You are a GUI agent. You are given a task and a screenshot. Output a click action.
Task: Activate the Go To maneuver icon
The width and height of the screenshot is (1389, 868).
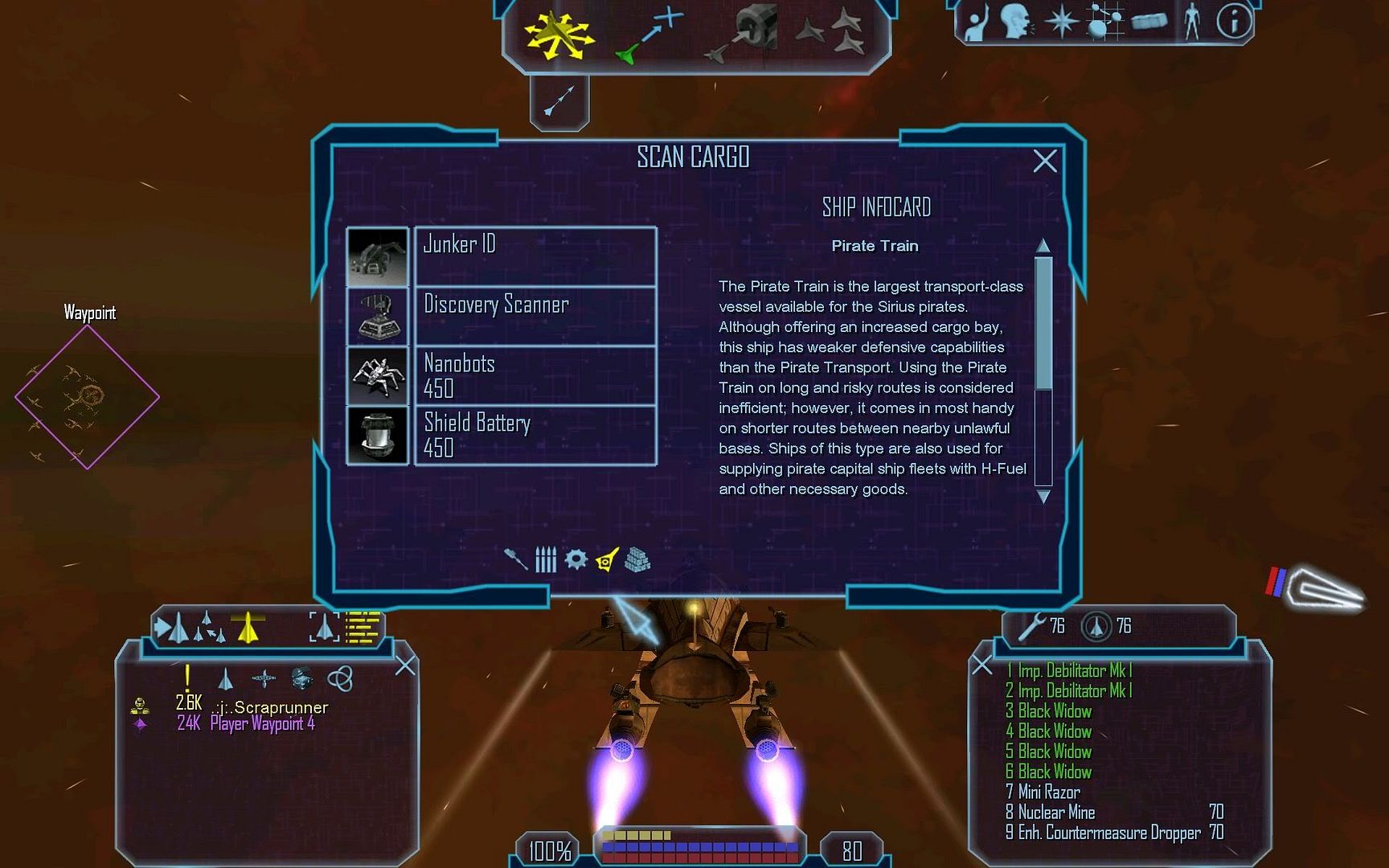click(648, 35)
